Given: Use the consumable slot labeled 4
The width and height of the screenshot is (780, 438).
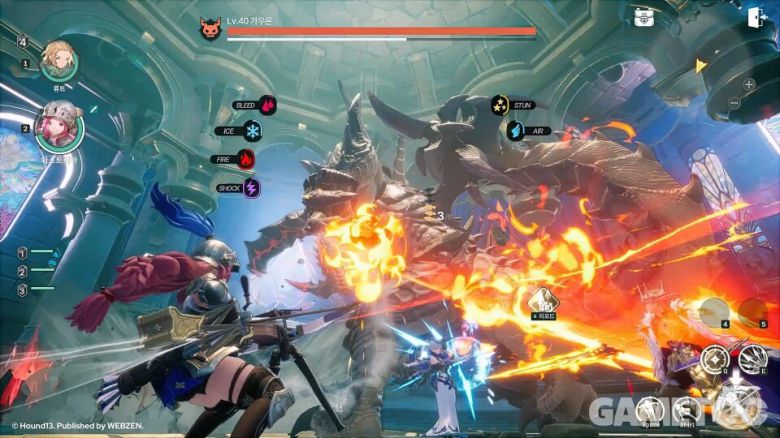Looking at the screenshot, I should click(713, 311).
